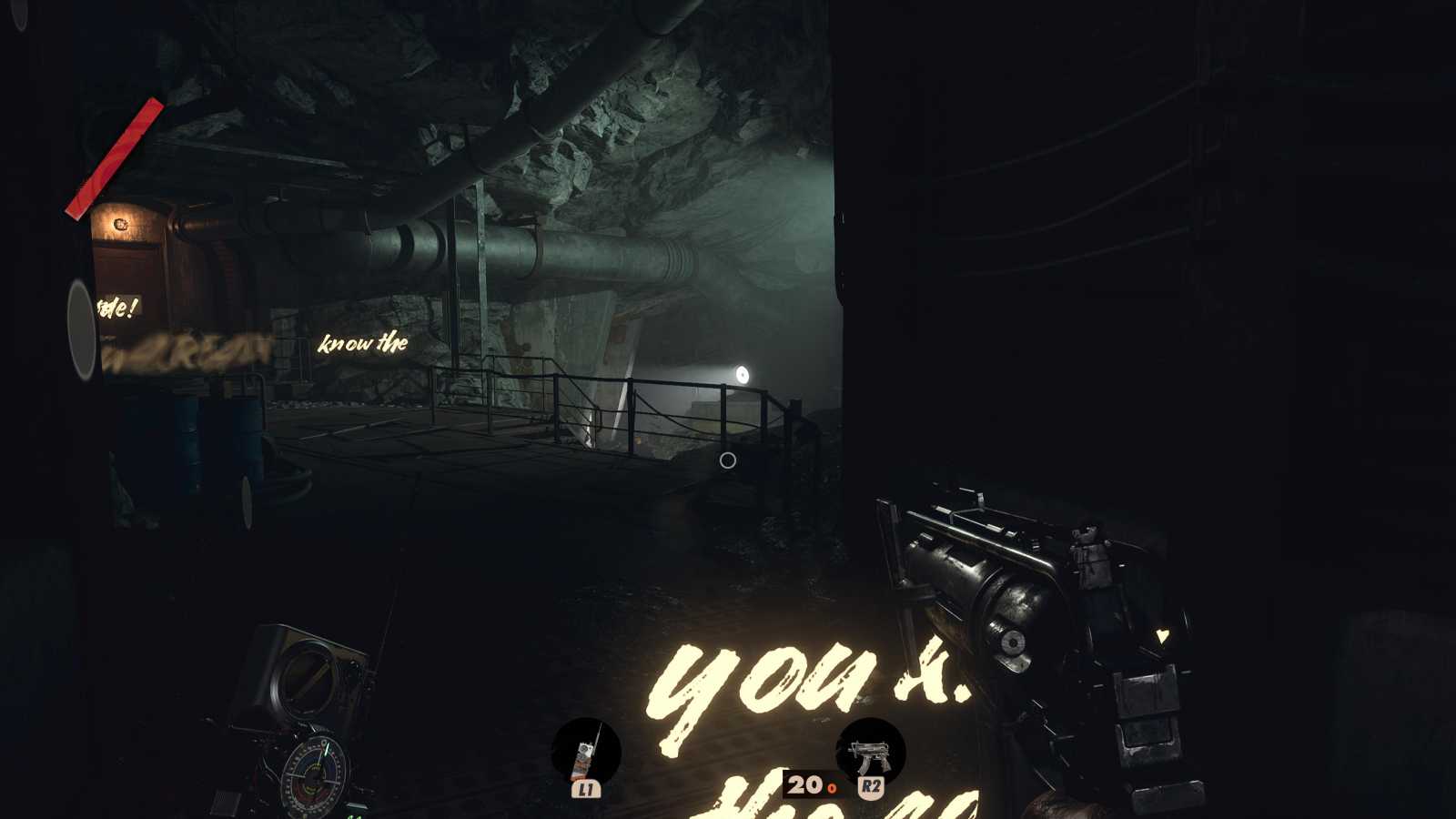Click the compass instrument dial
1456x819 pixels.
(x=314, y=778)
